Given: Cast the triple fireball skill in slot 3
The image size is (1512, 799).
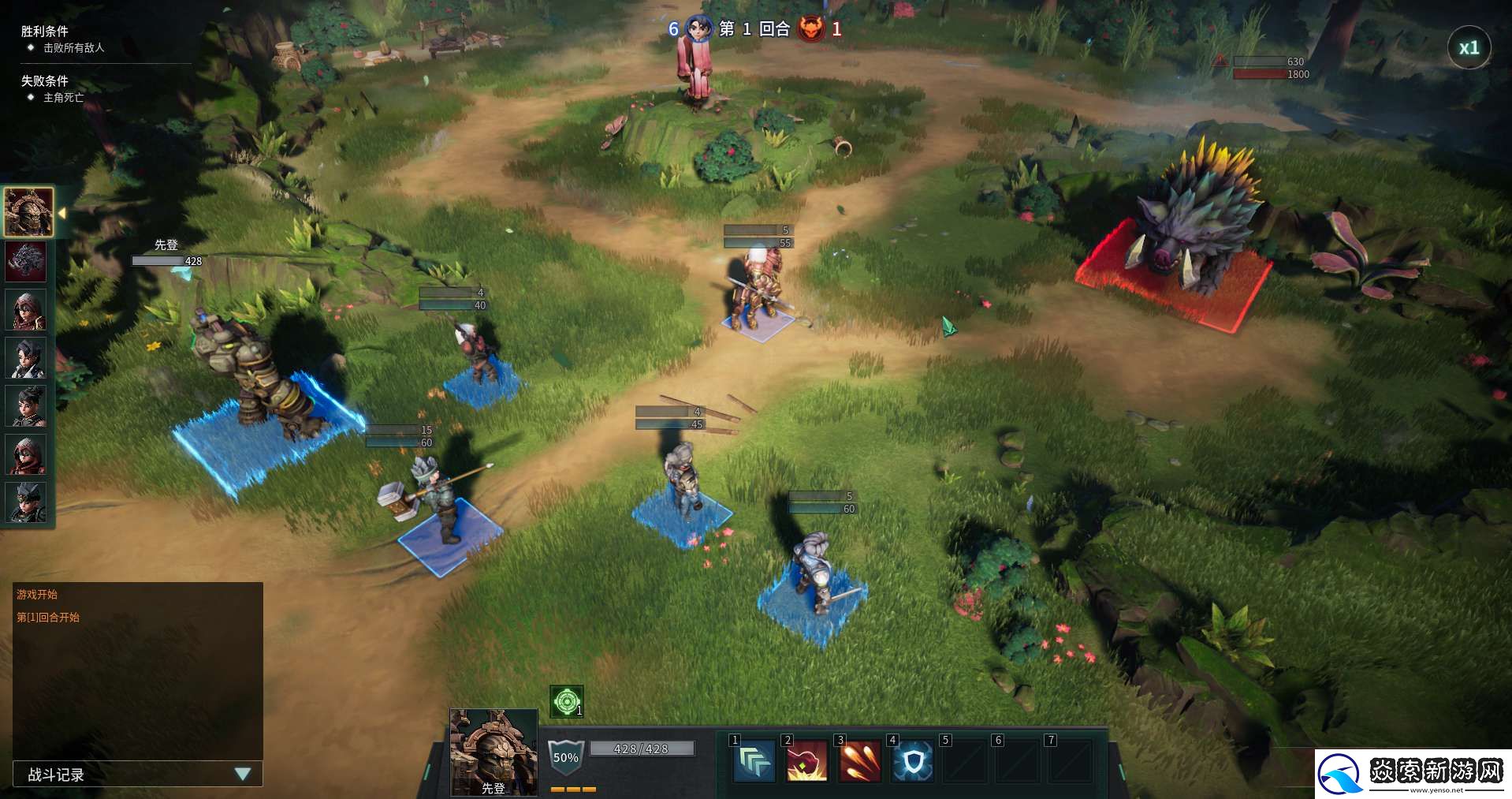Looking at the screenshot, I should (x=859, y=761).
